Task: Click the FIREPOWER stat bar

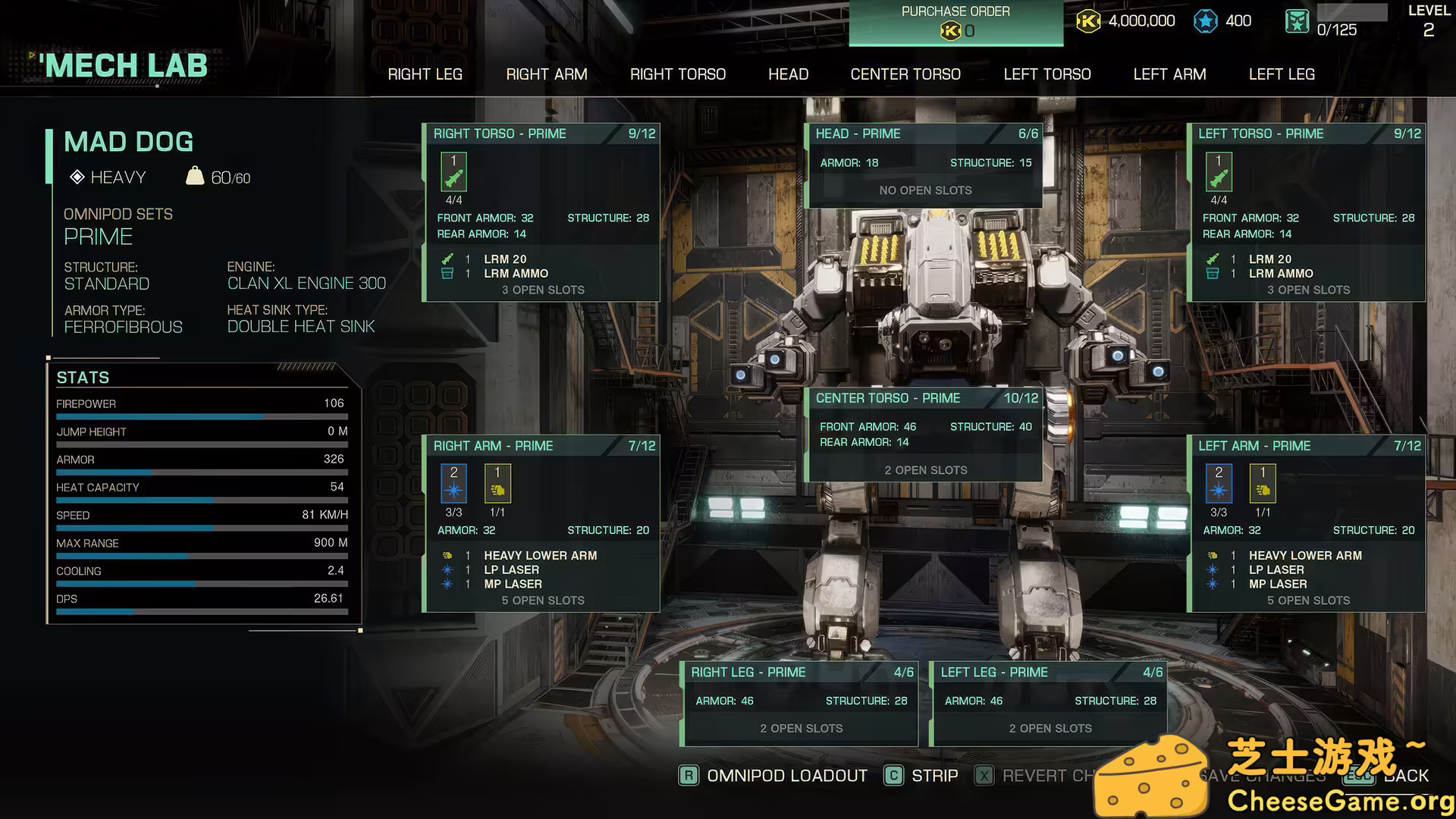Action: (201, 416)
